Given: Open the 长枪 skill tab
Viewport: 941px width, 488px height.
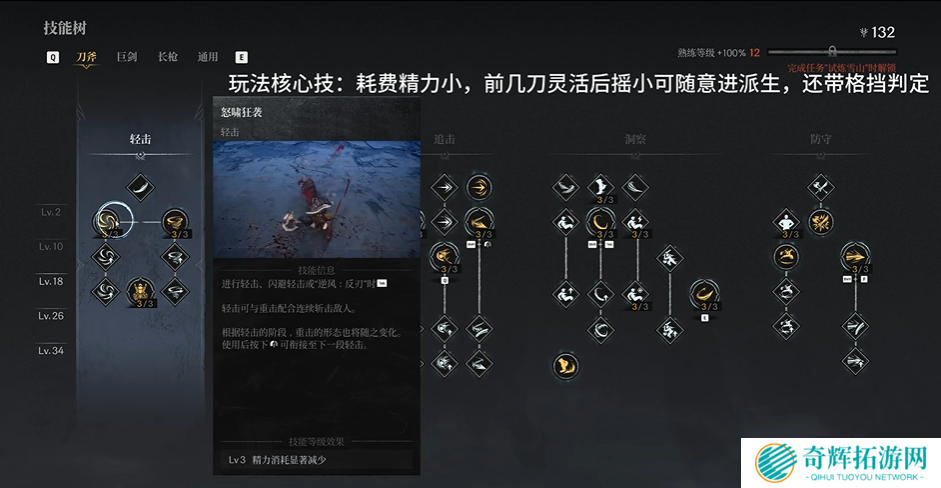Looking at the screenshot, I should (167, 57).
